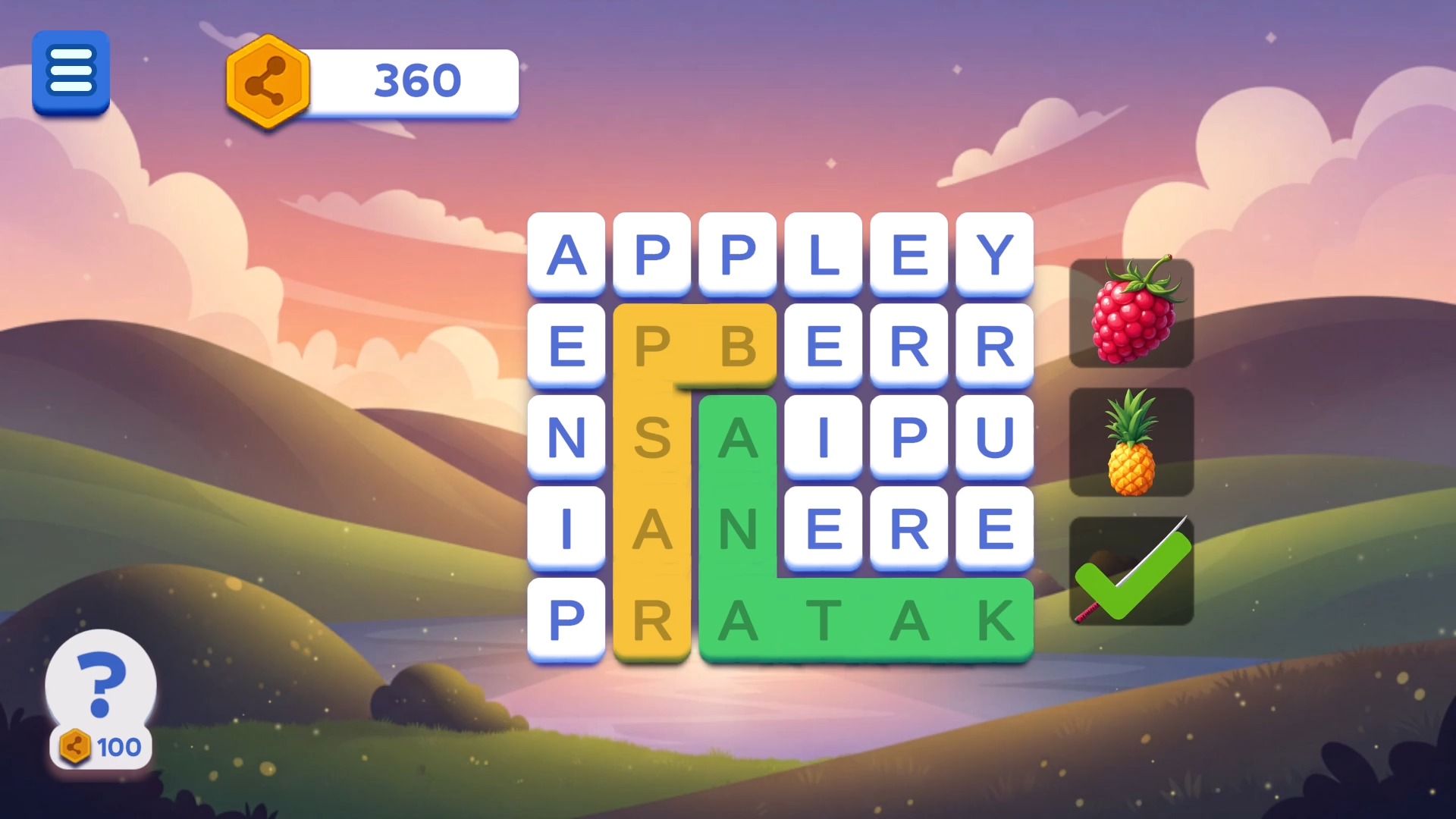Select the letter U tile
1456x819 pixels.
[995, 437]
